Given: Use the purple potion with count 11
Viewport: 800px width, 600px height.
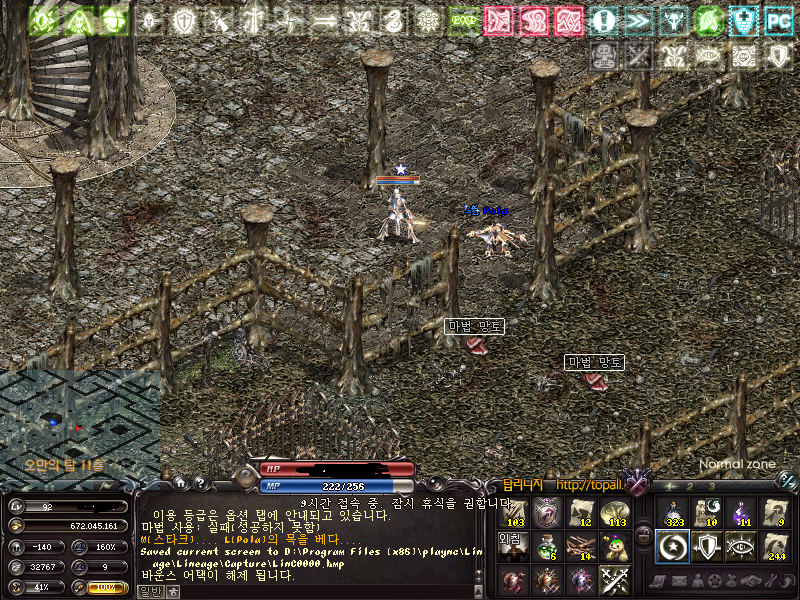Looking at the screenshot, I should [741, 512].
